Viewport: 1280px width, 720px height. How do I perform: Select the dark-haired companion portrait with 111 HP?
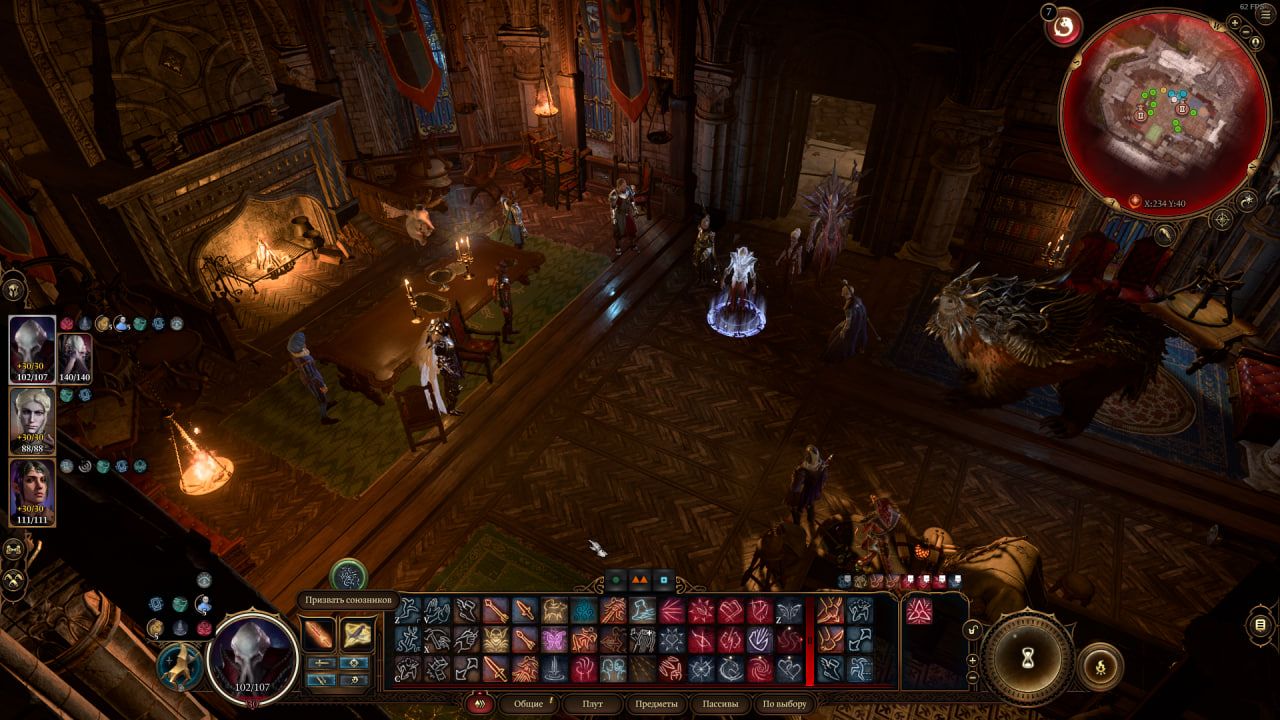32,491
